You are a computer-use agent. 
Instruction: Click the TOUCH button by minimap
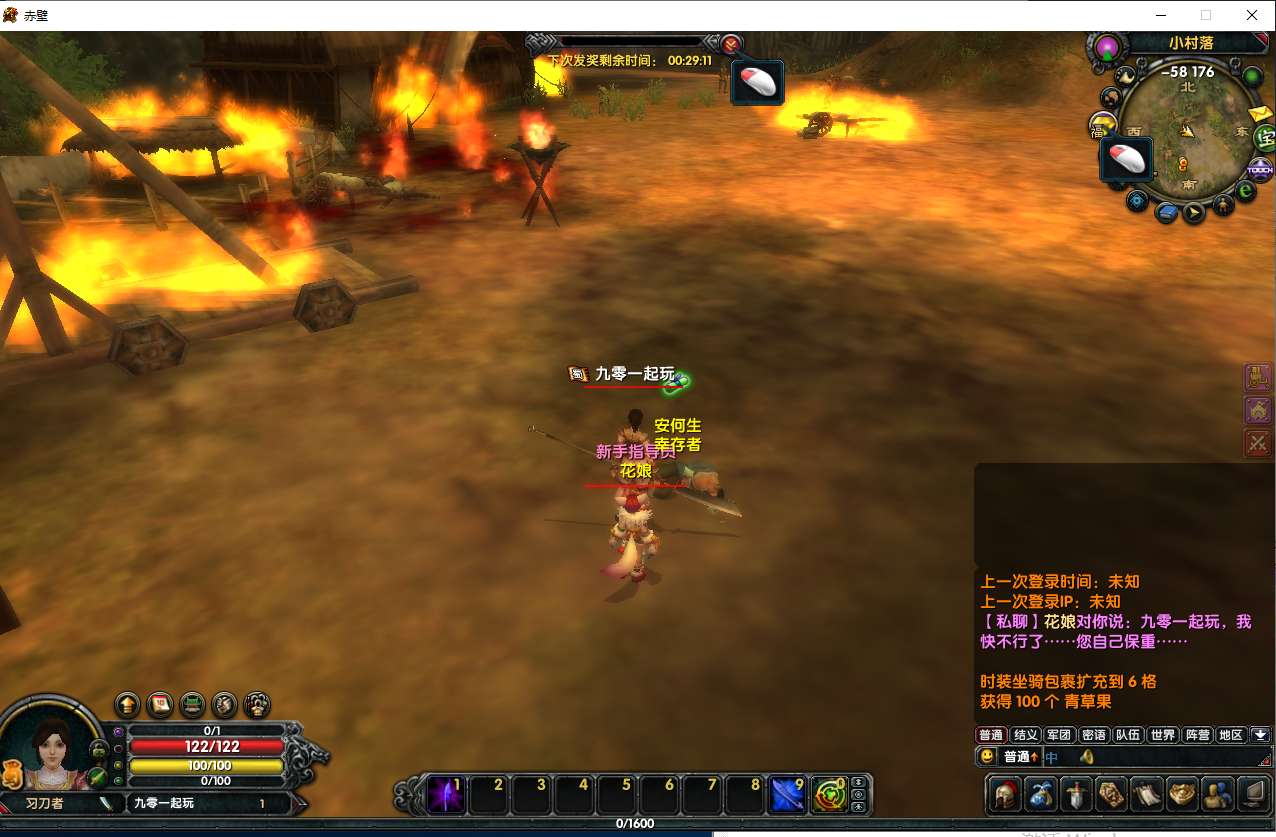[x=1261, y=168]
